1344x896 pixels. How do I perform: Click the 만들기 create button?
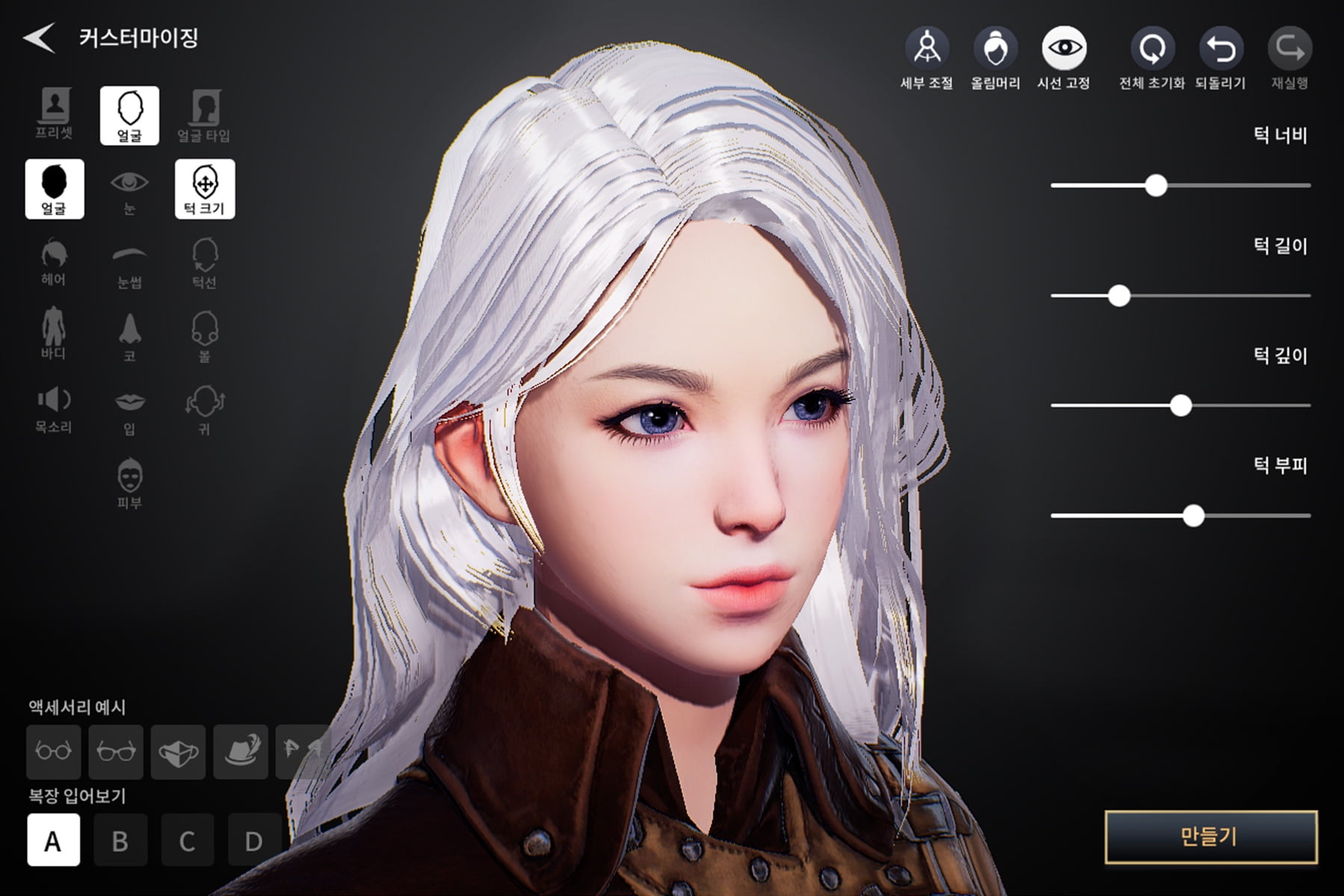click(x=1210, y=837)
